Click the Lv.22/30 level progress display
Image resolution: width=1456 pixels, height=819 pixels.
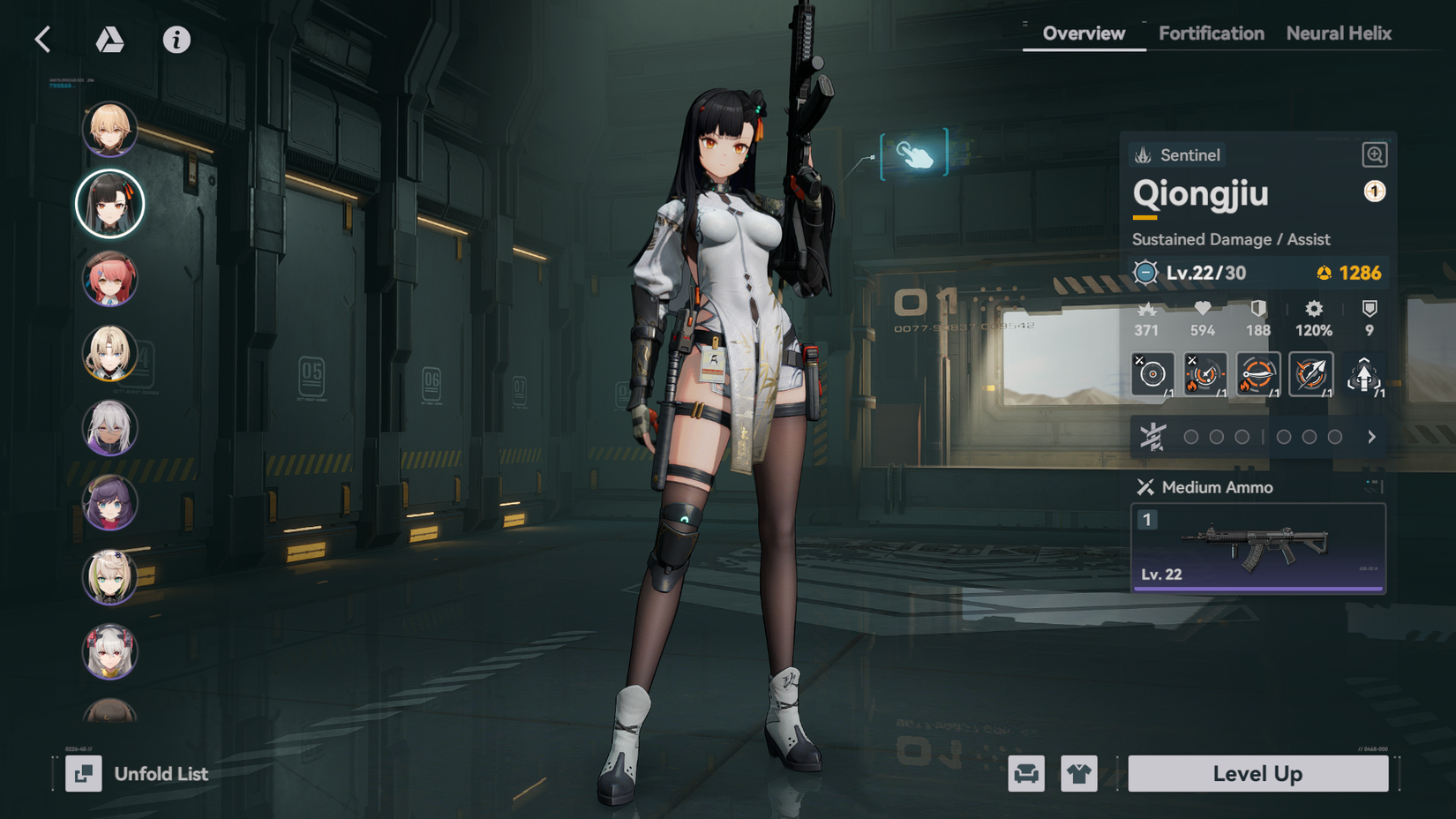coord(1206,273)
